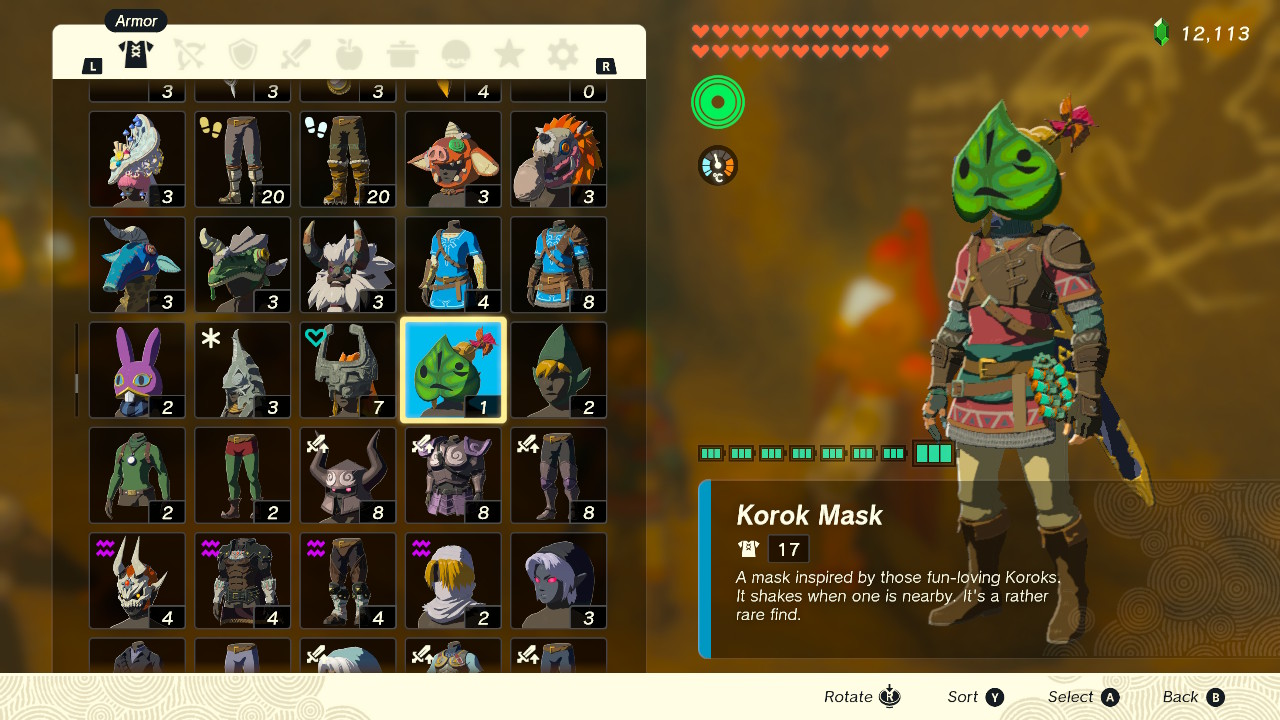The image size is (1280, 720).
Task: Switch to the Bows and Arrows tab
Action: [189, 53]
